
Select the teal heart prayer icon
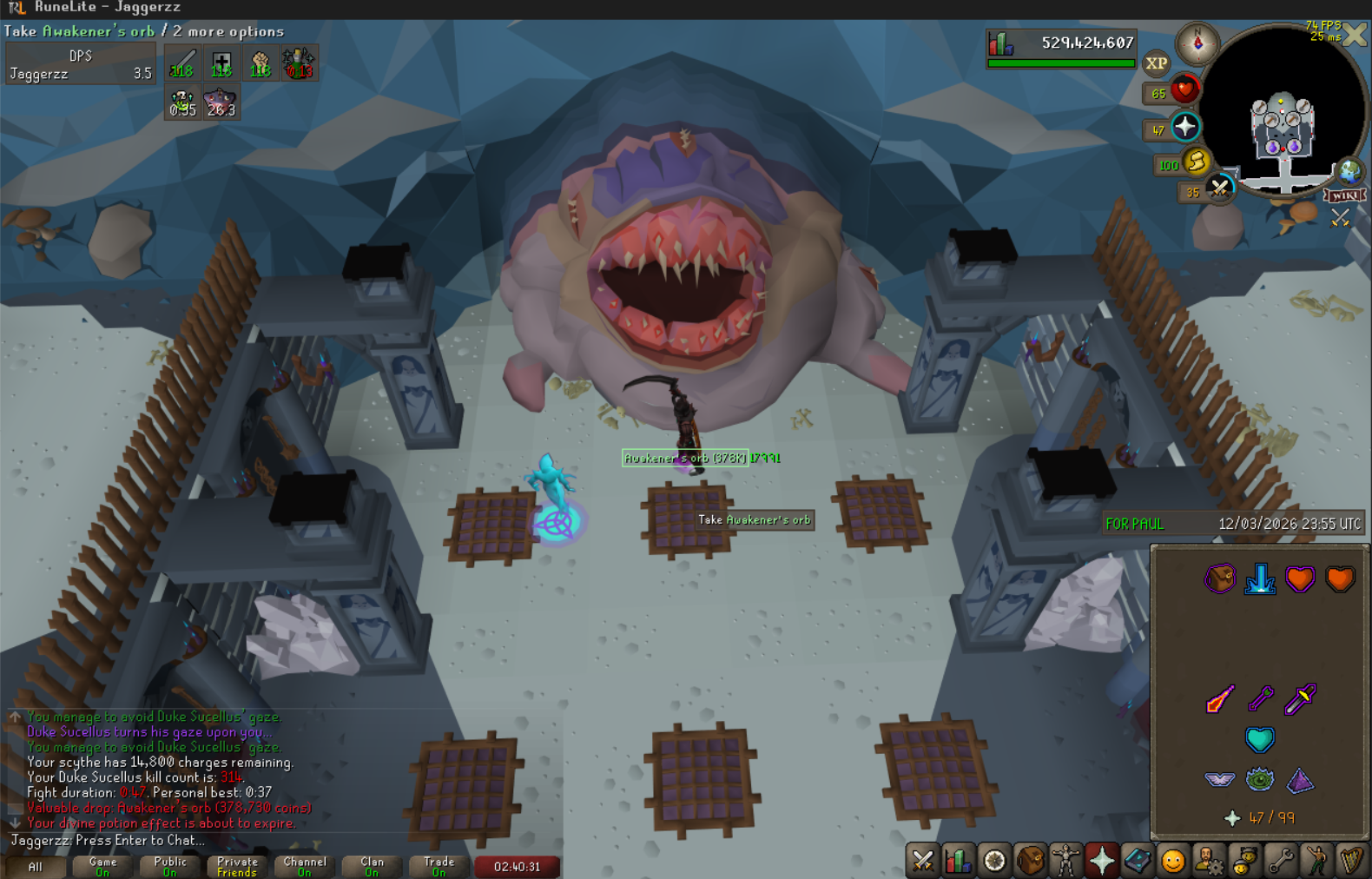pyautogui.click(x=1259, y=739)
